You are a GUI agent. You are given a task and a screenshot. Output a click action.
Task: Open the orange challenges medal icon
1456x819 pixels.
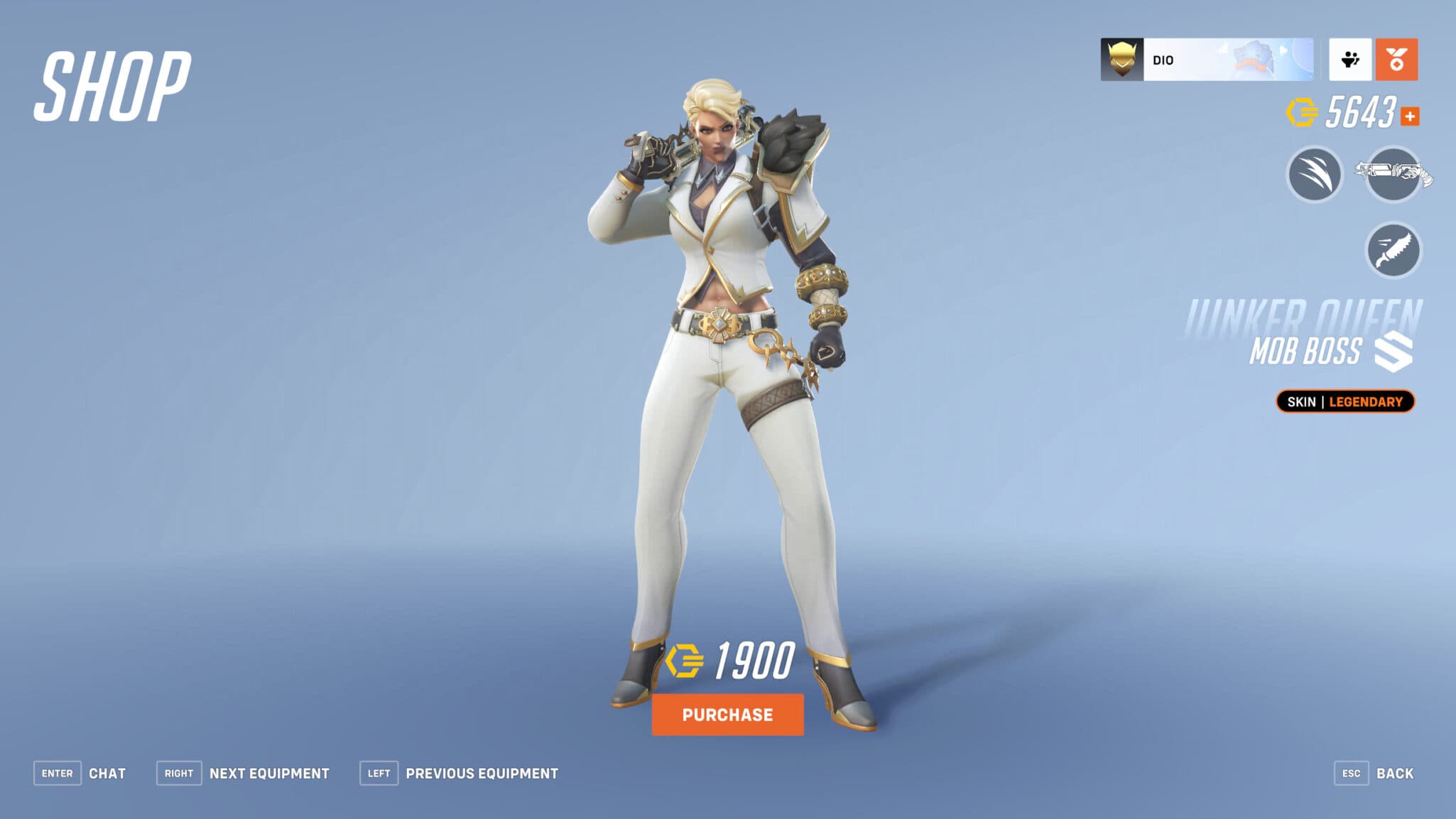coord(1396,60)
